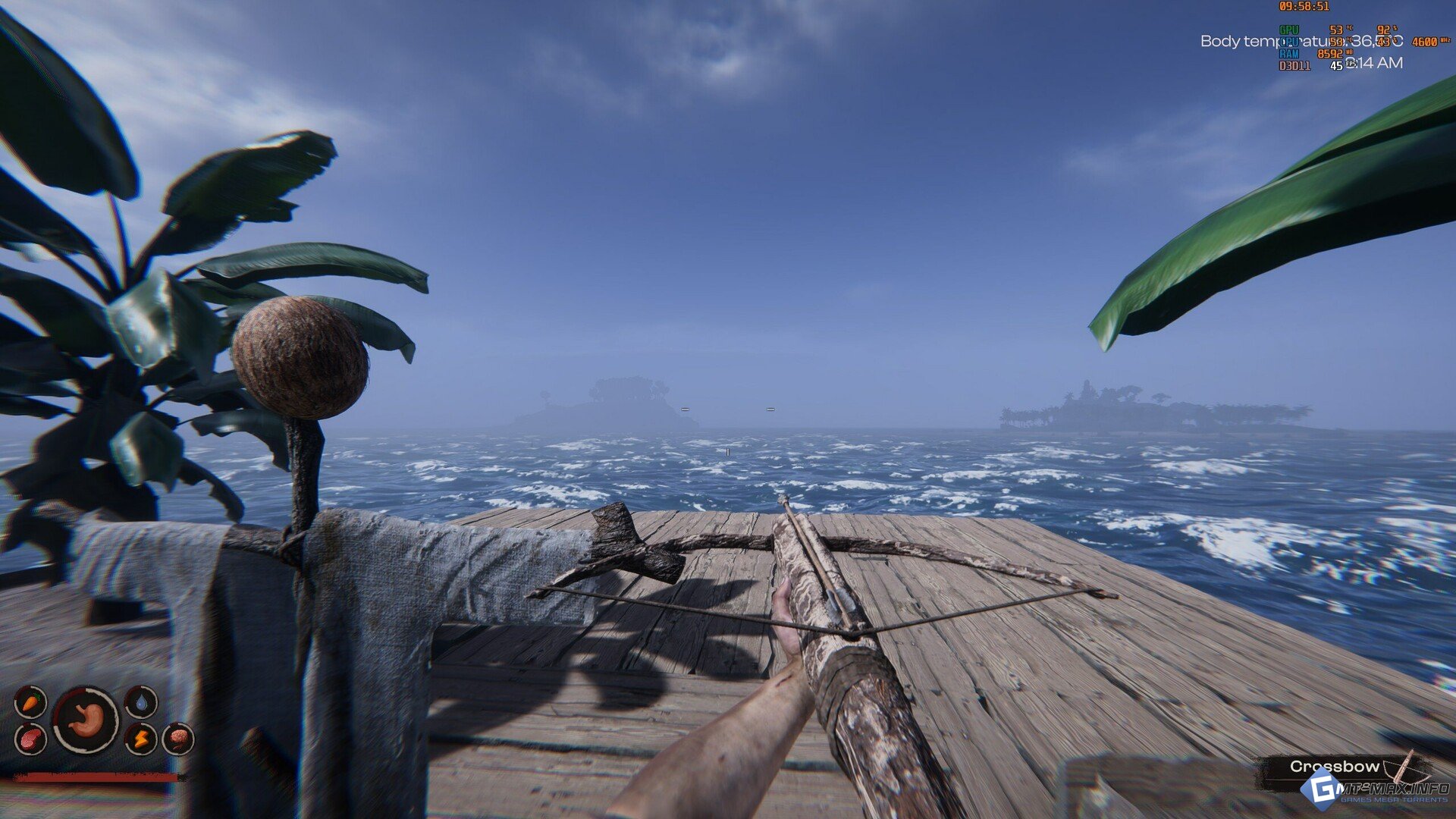Select the raw meat protein icon

coord(30,738)
